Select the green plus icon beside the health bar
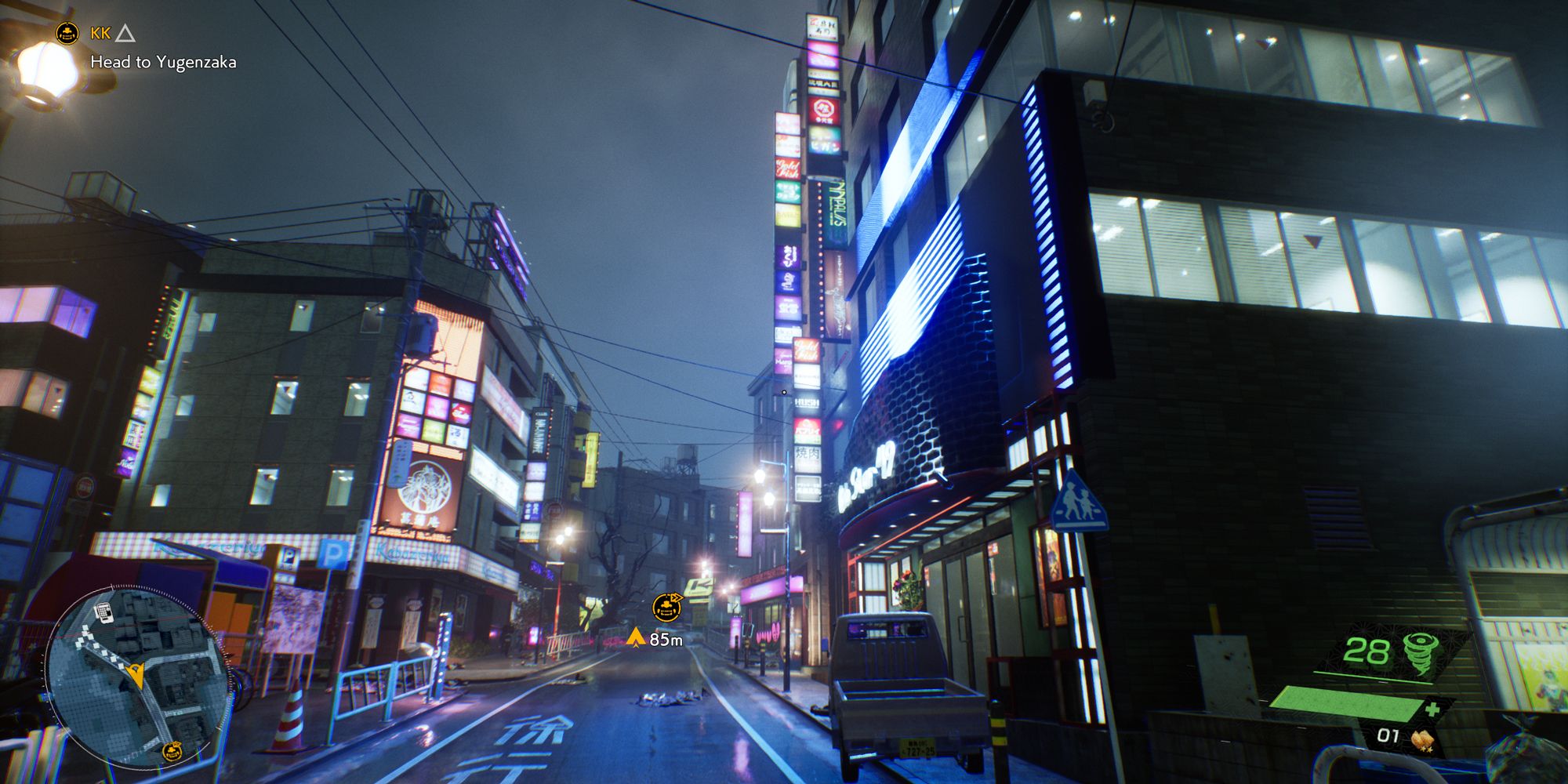 [1432, 709]
